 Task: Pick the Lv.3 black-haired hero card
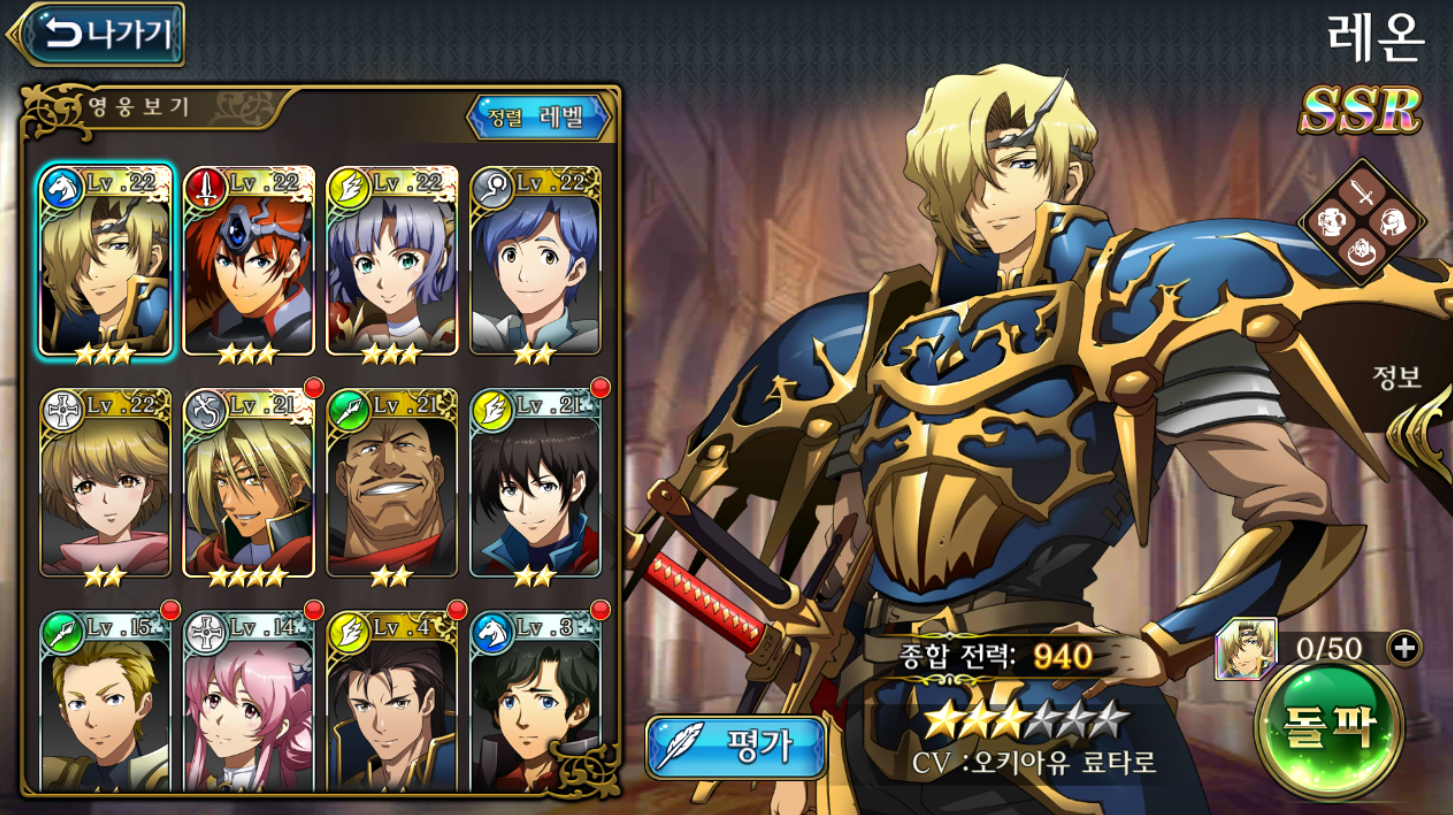[535, 700]
